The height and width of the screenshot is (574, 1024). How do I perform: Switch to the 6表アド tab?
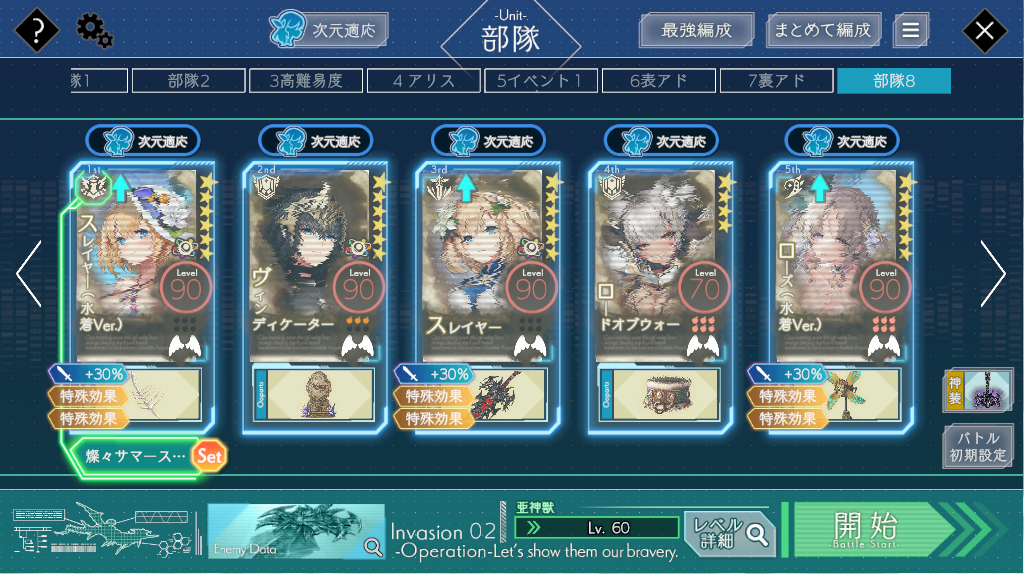click(x=659, y=81)
